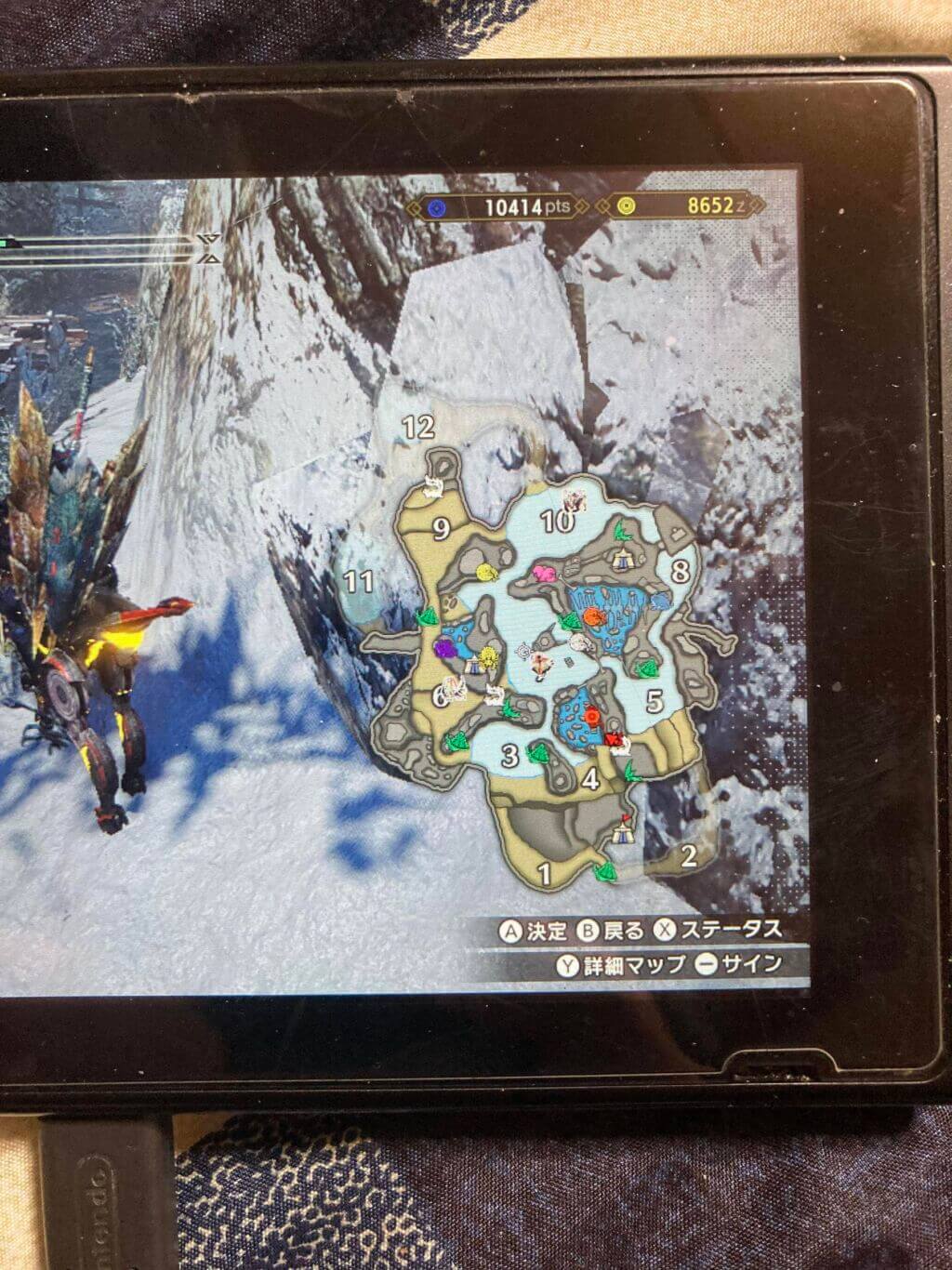
Task: Pick the pale blue creature marker beside area 8
Action: click(x=661, y=602)
